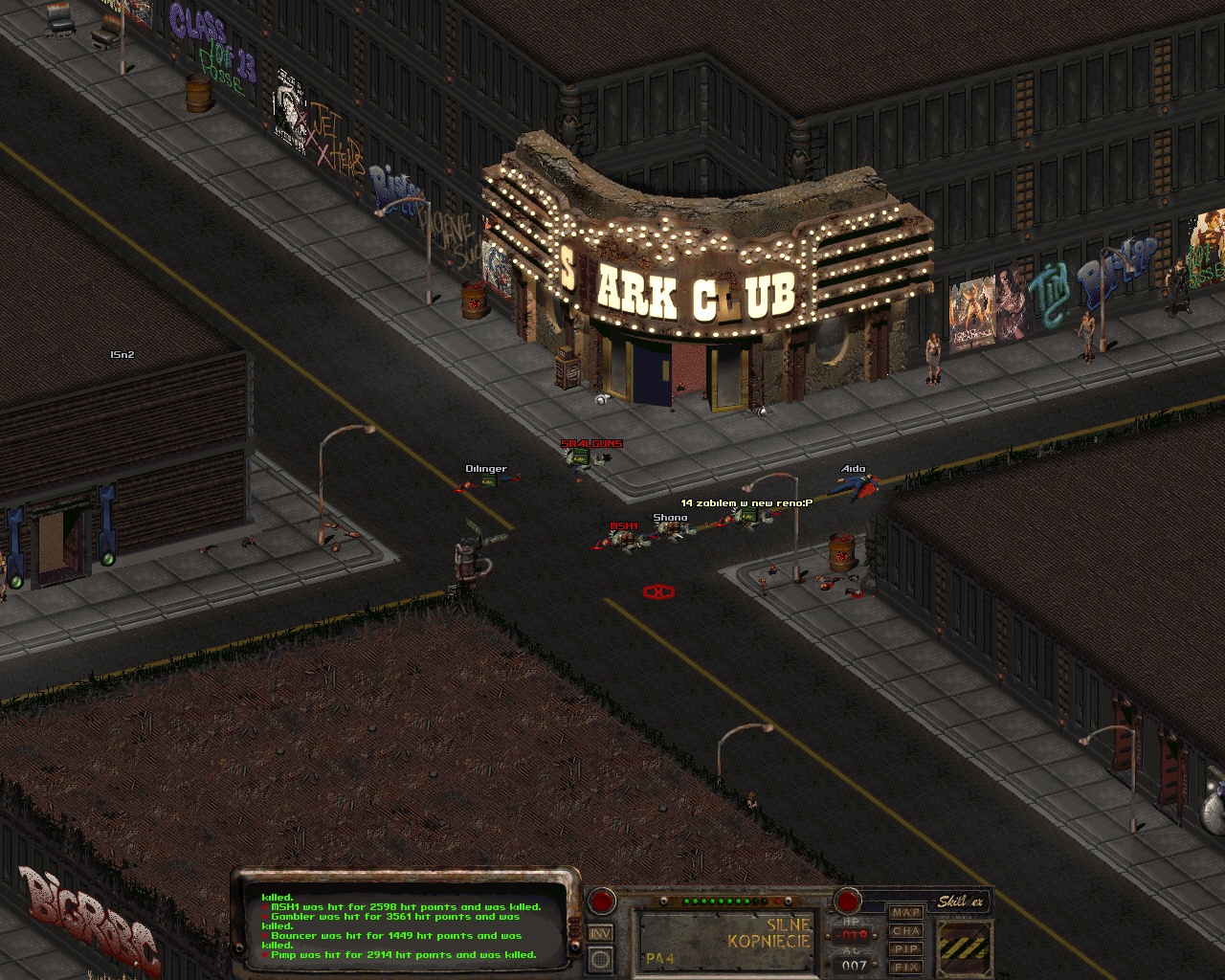Click the SILNE KOPNIĘCIE attack slot

click(726, 939)
